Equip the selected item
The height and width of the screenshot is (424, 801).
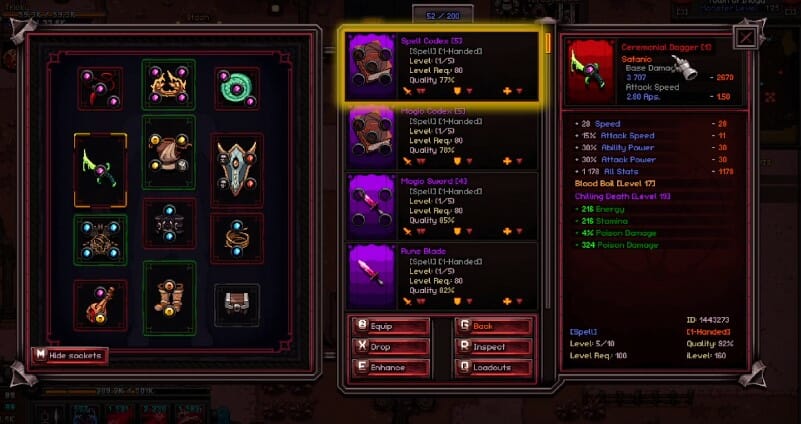point(392,326)
